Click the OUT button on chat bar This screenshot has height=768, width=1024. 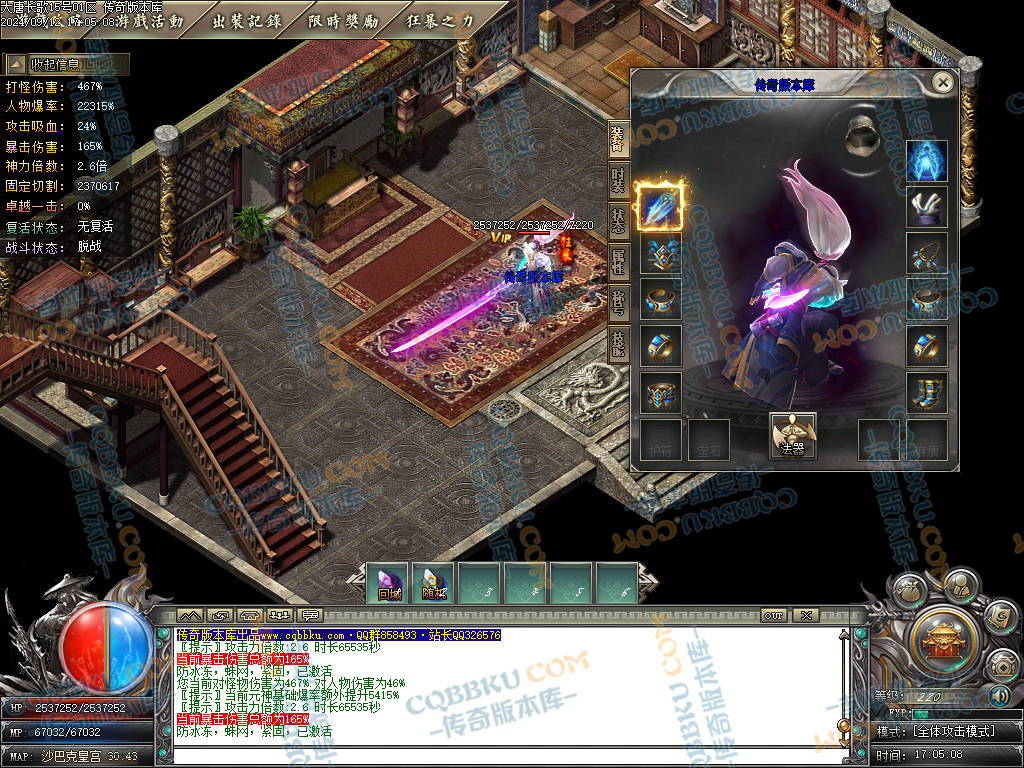click(773, 615)
